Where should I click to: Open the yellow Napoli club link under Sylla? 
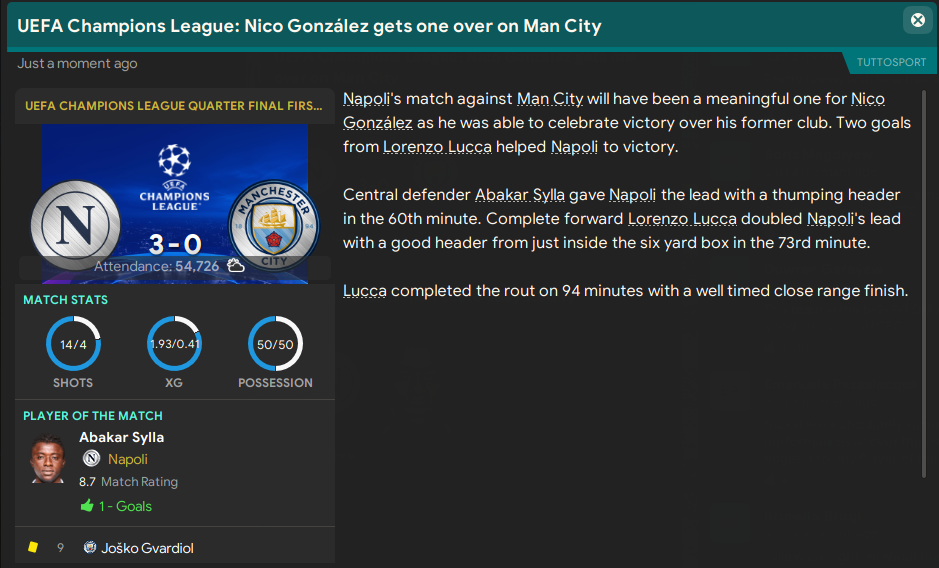tap(127, 459)
